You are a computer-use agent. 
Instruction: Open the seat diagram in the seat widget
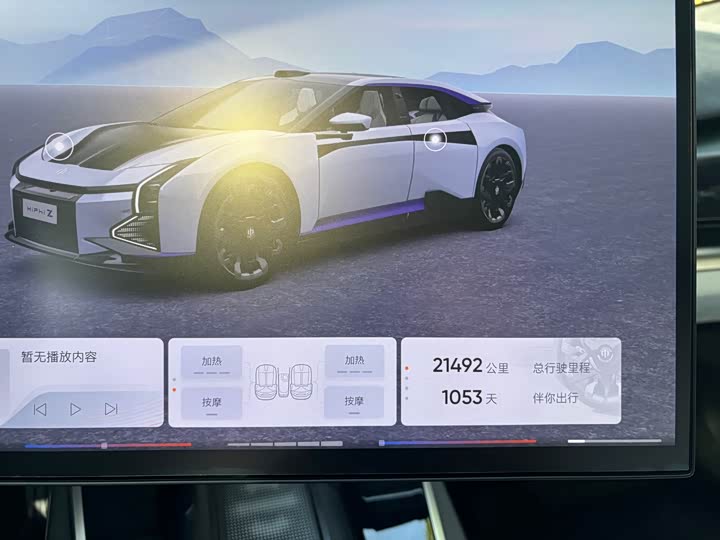coord(281,382)
